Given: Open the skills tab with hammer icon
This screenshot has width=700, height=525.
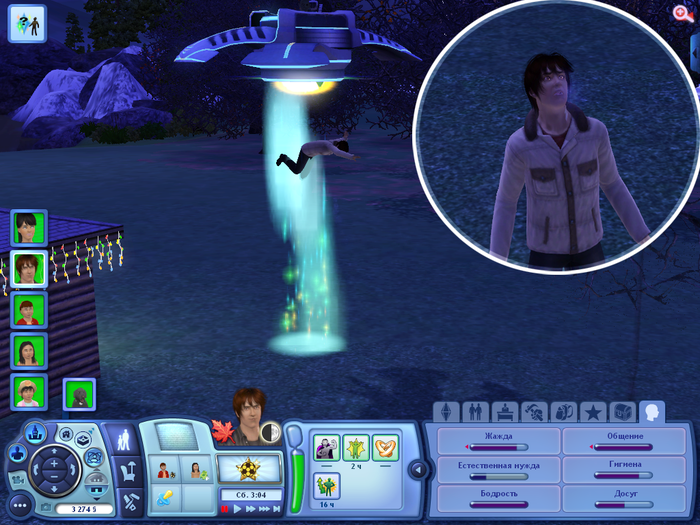Looking at the screenshot, I should [x=535, y=411].
